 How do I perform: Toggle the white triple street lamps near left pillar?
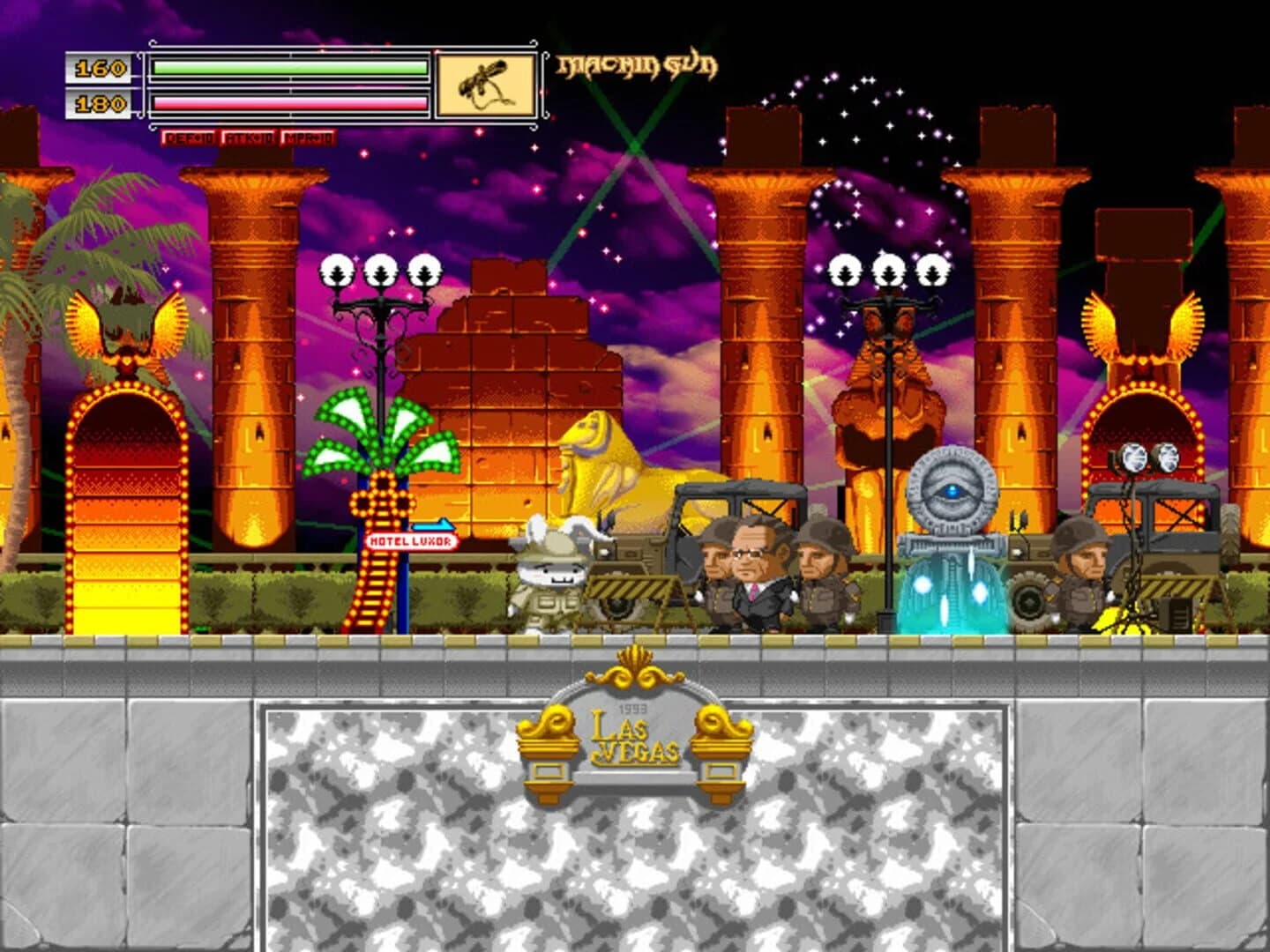pos(379,267)
